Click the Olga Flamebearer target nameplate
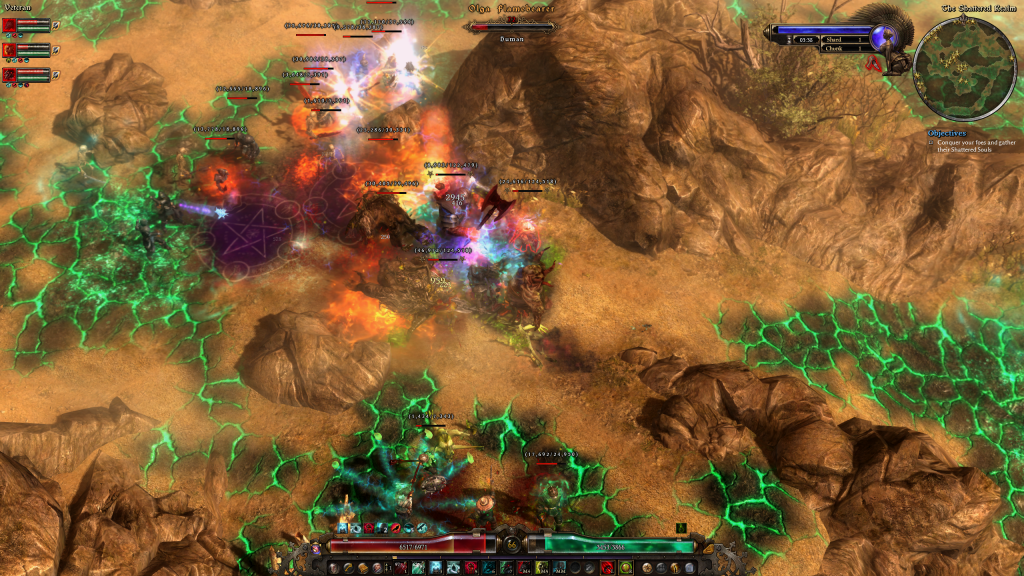 pyautogui.click(x=512, y=9)
